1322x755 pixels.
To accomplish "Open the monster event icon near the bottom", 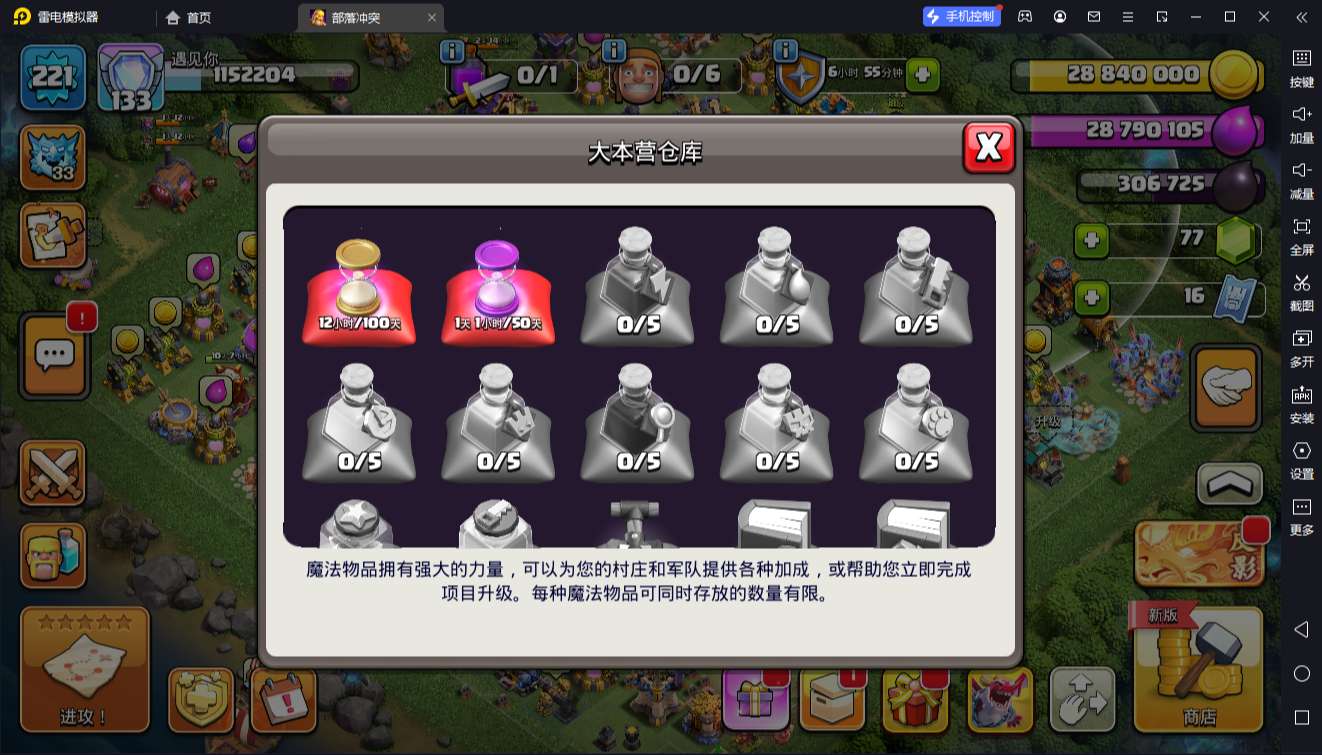I will pos(995,700).
